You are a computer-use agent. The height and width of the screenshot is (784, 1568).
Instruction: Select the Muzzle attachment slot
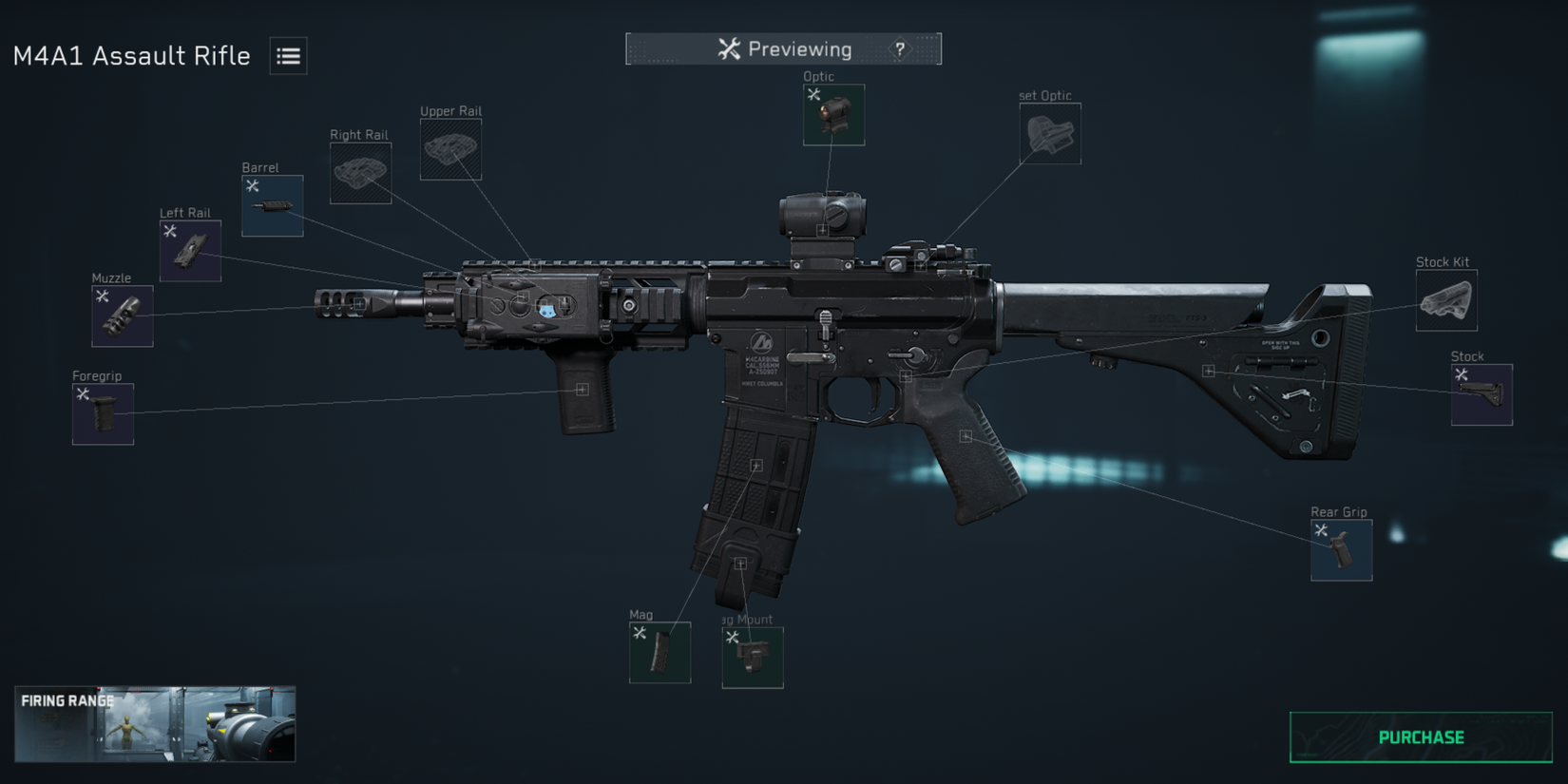(x=122, y=315)
